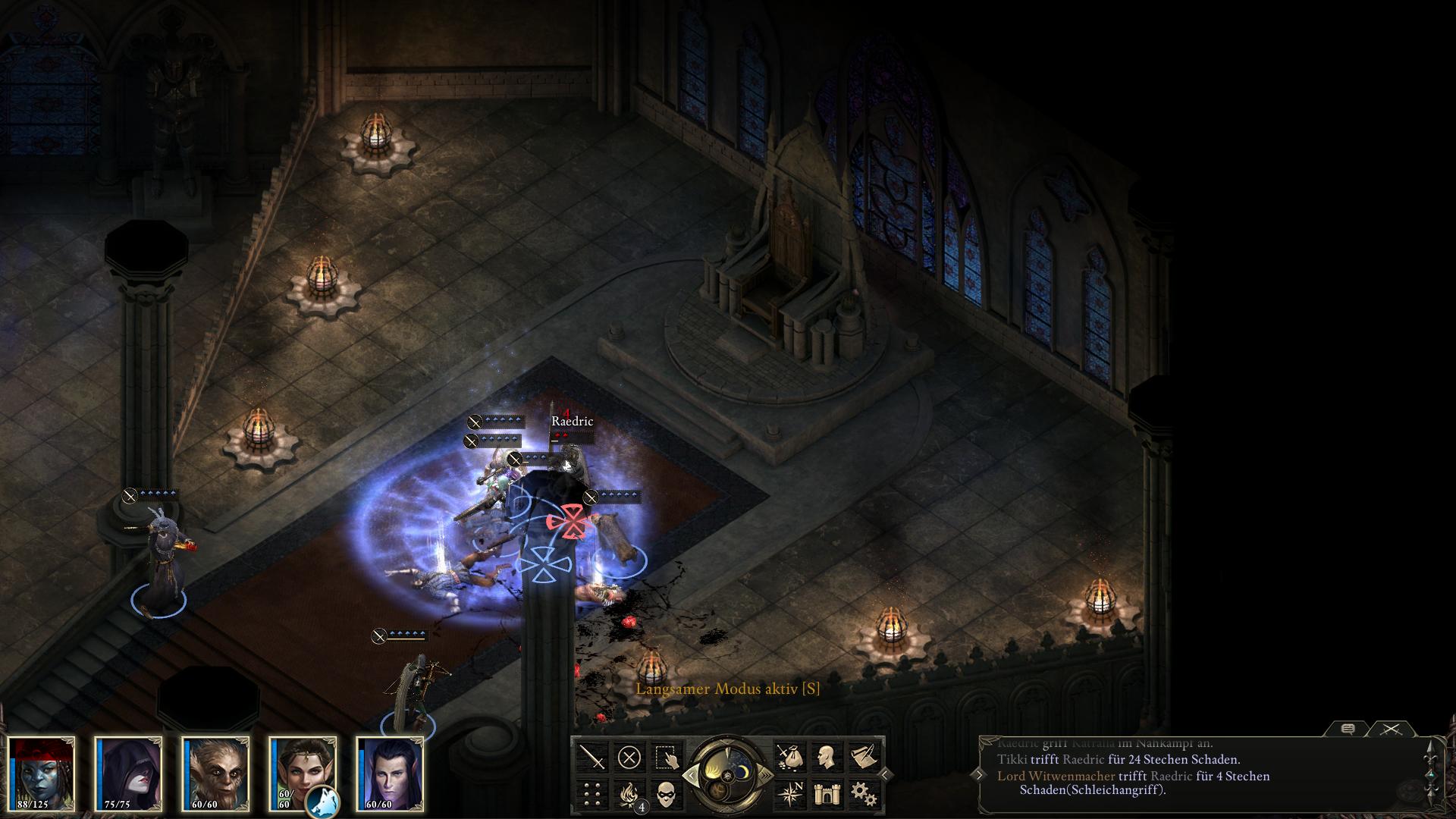Open the character sheet head icon
The width and height of the screenshot is (1456, 819).
(x=827, y=757)
